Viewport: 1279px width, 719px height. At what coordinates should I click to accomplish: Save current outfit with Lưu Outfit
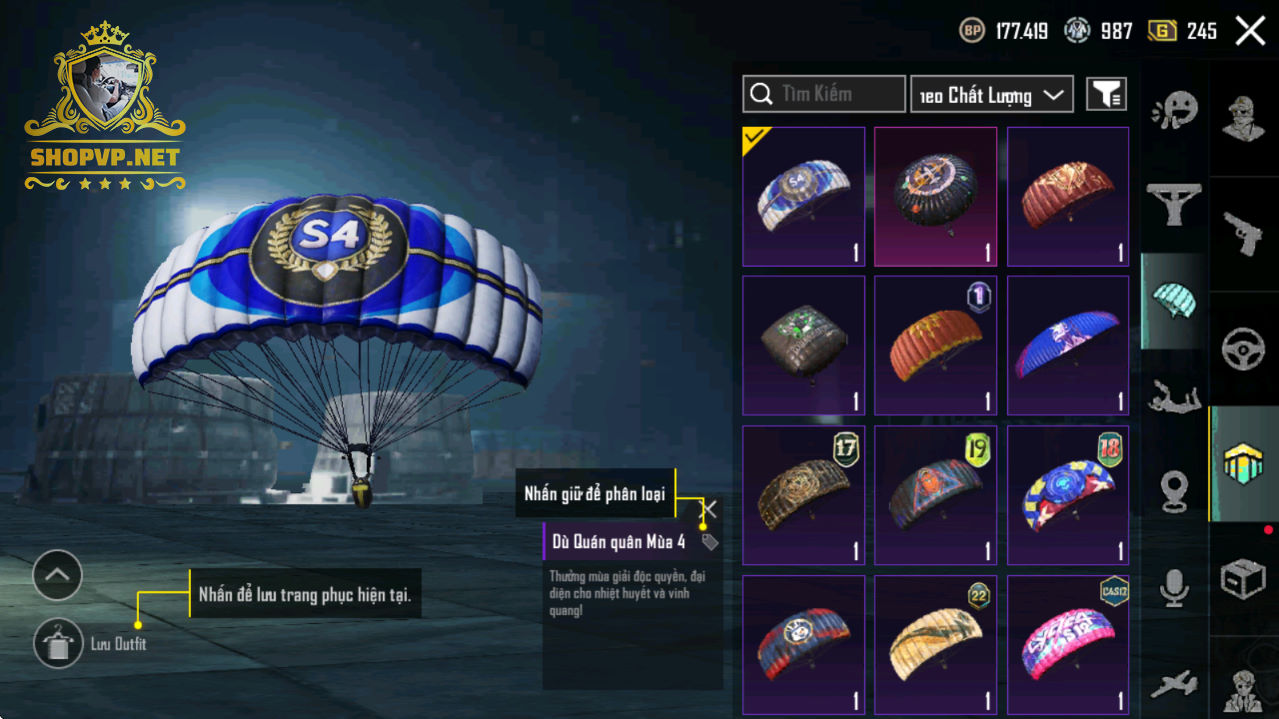(x=58, y=643)
